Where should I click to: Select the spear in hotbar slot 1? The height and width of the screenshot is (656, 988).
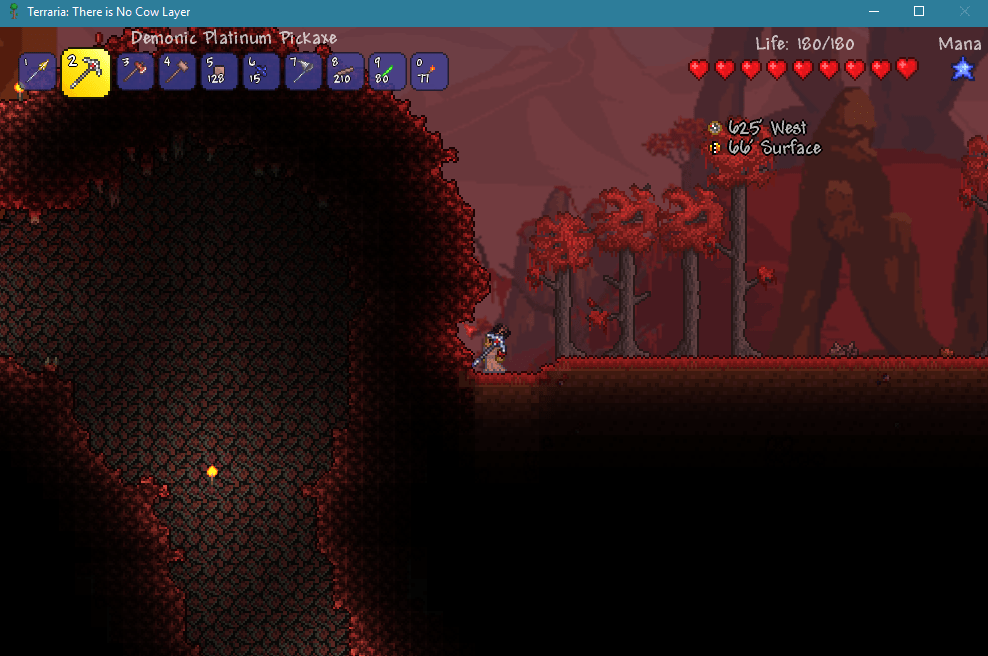37,72
